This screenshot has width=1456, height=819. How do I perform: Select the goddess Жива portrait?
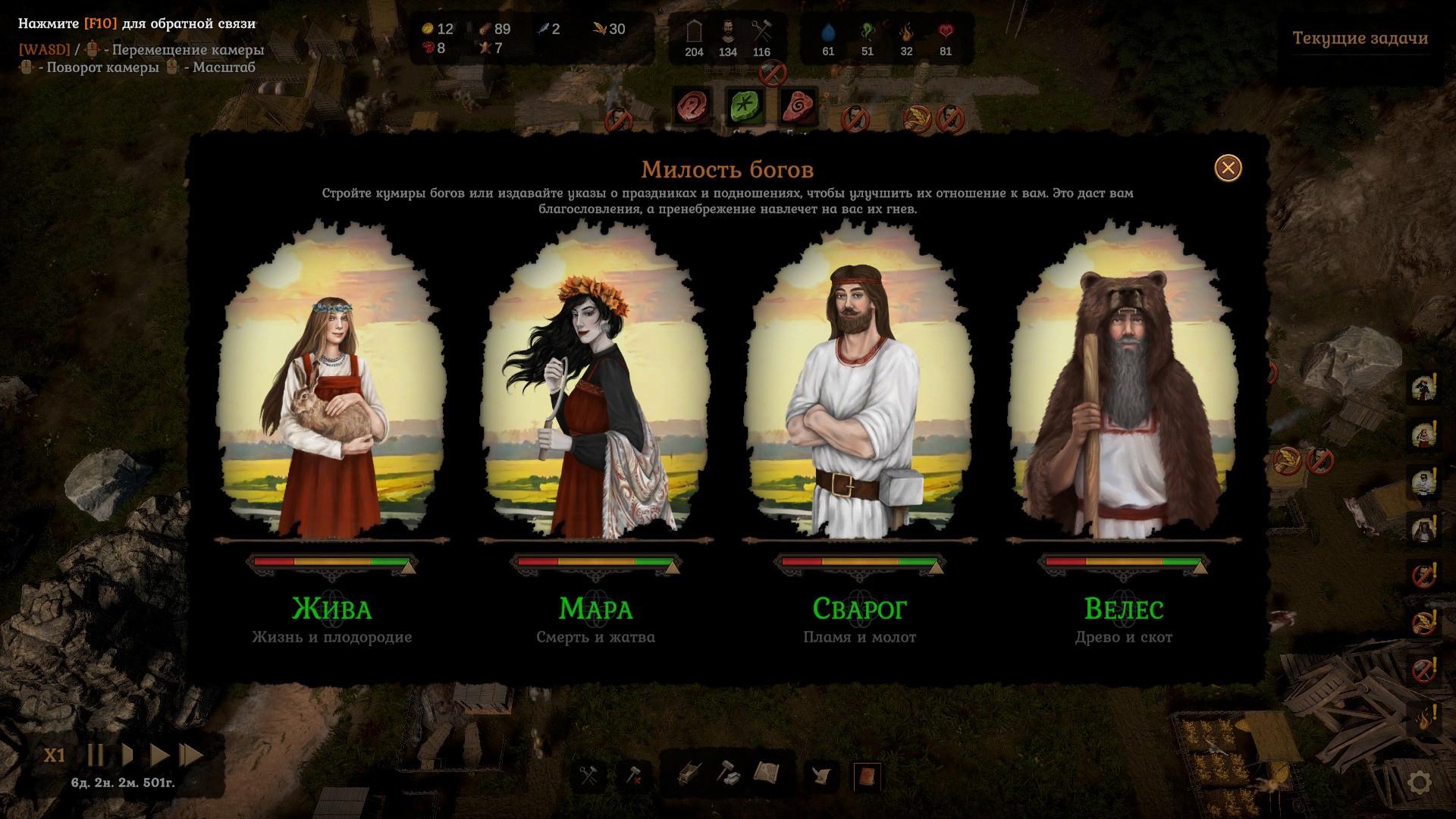pyautogui.click(x=332, y=387)
